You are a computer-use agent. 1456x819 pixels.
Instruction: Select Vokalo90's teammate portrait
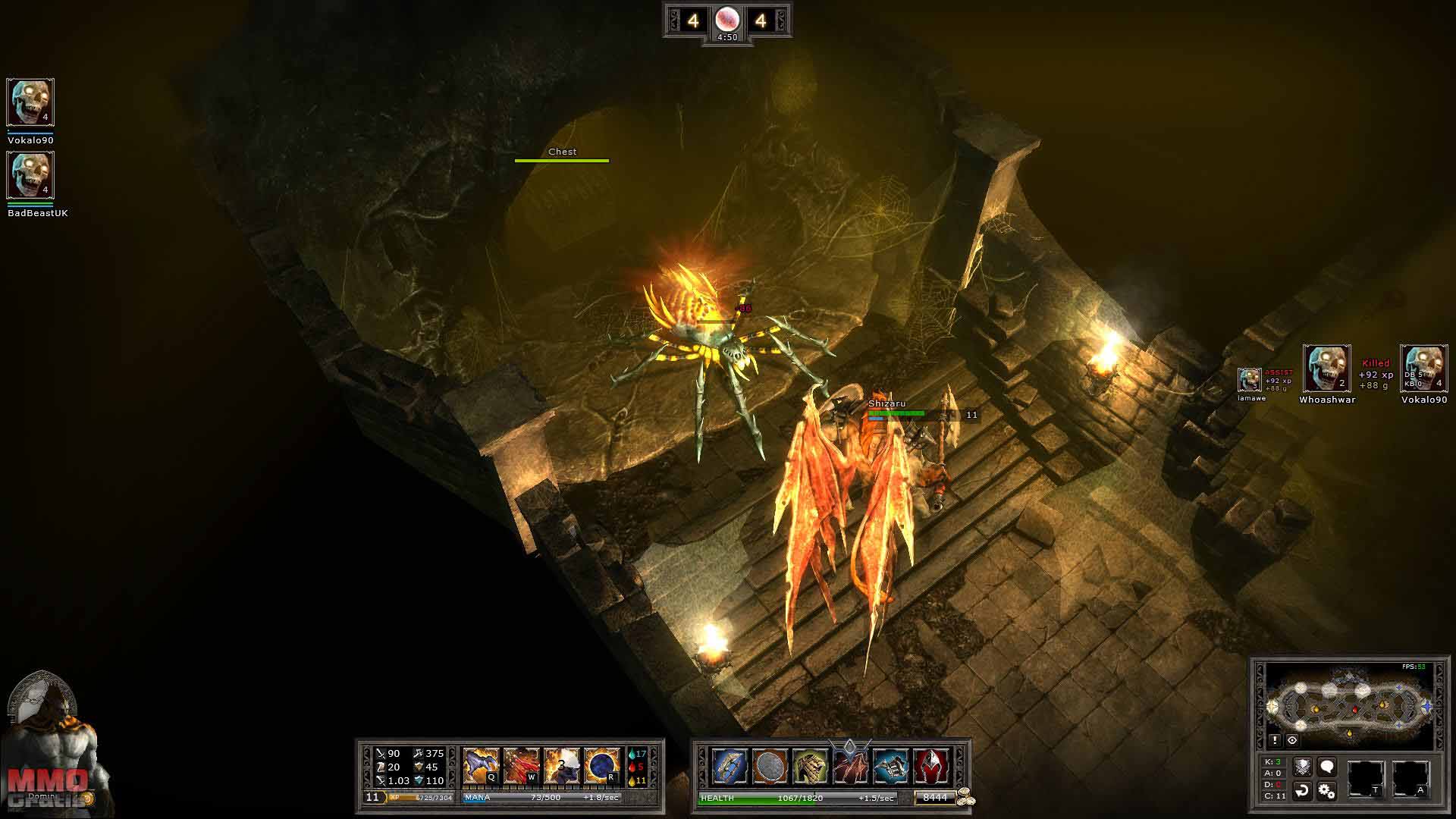30,102
